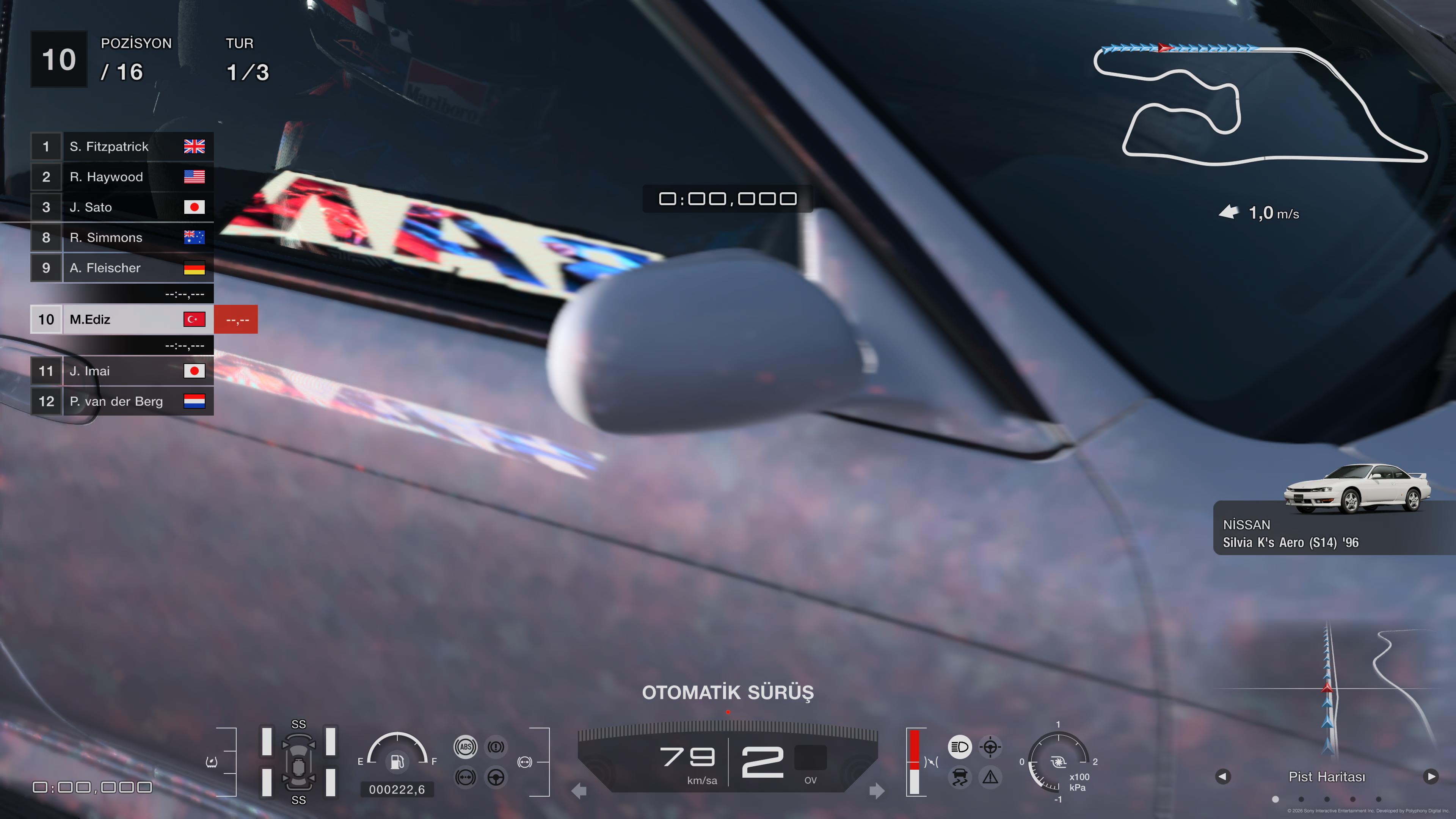Image resolution: width=1456 pixels, height=819 pixels.
Task: Select J. Imai's standings entry
Action: pyautogui.click(x=121, y=371)
